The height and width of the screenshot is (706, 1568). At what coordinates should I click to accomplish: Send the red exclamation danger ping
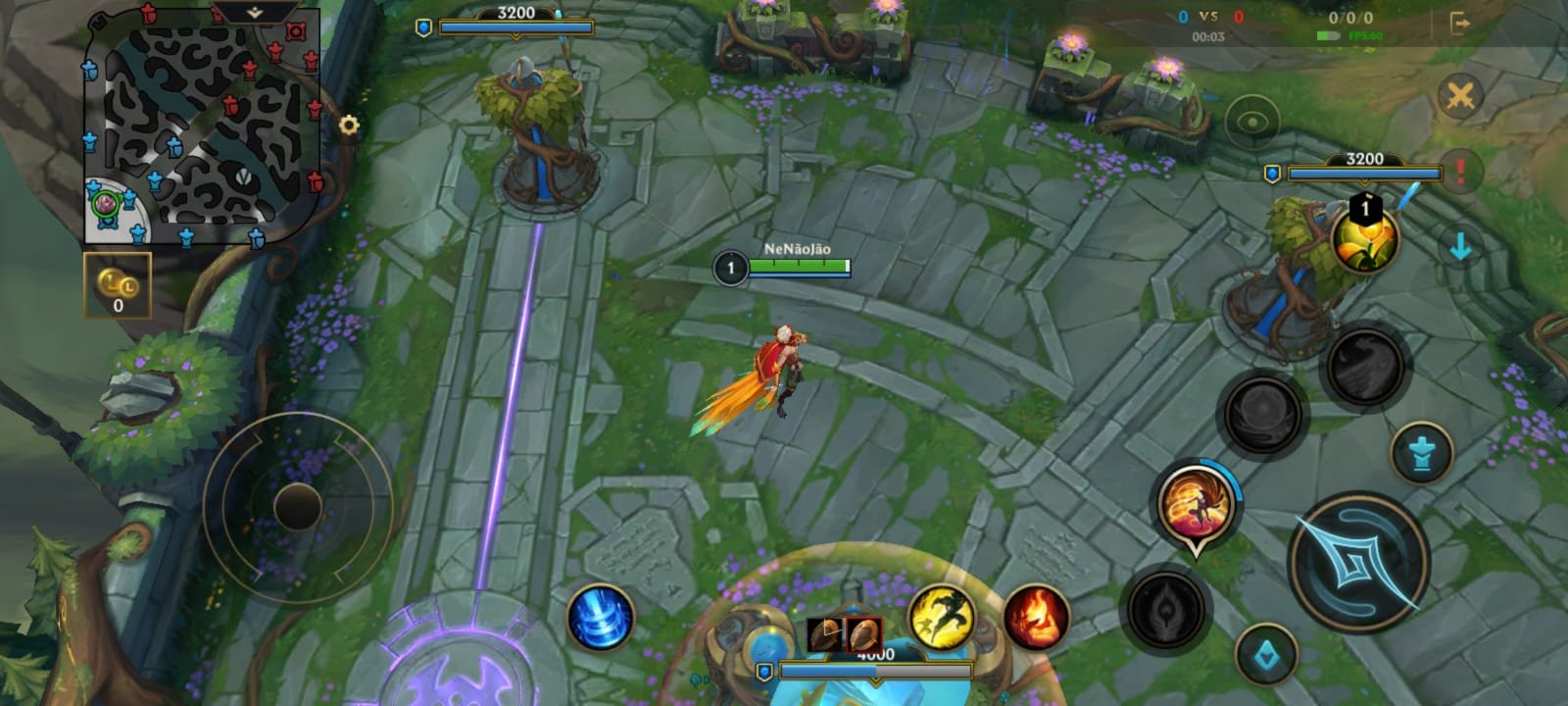[x=1460, y=171]
